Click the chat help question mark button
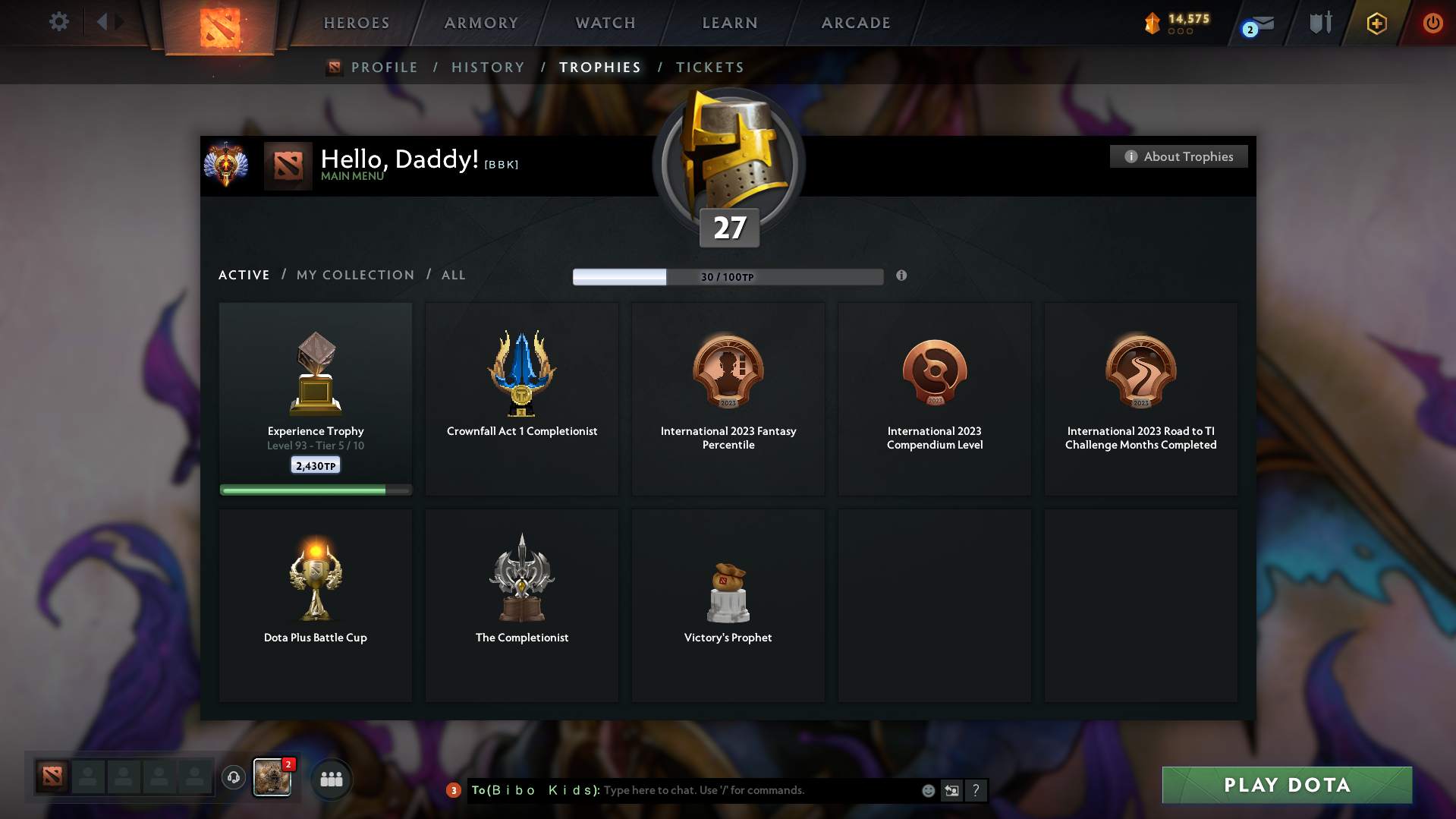Image resolution: width=1456 pixels, height=819 pixels. click(x=976, y=790)
